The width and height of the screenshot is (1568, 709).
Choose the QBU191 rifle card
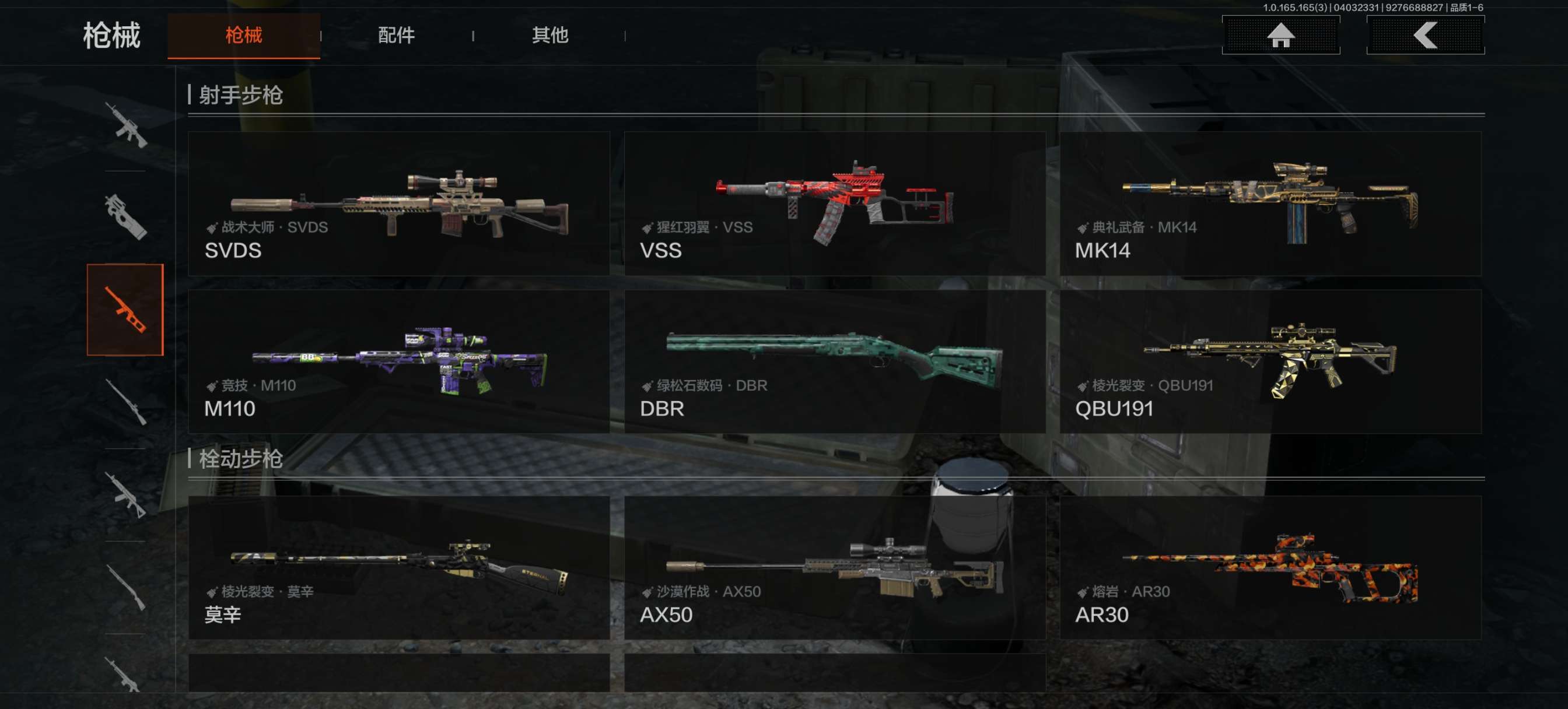pyautogui.click(x=1270, y=361)
